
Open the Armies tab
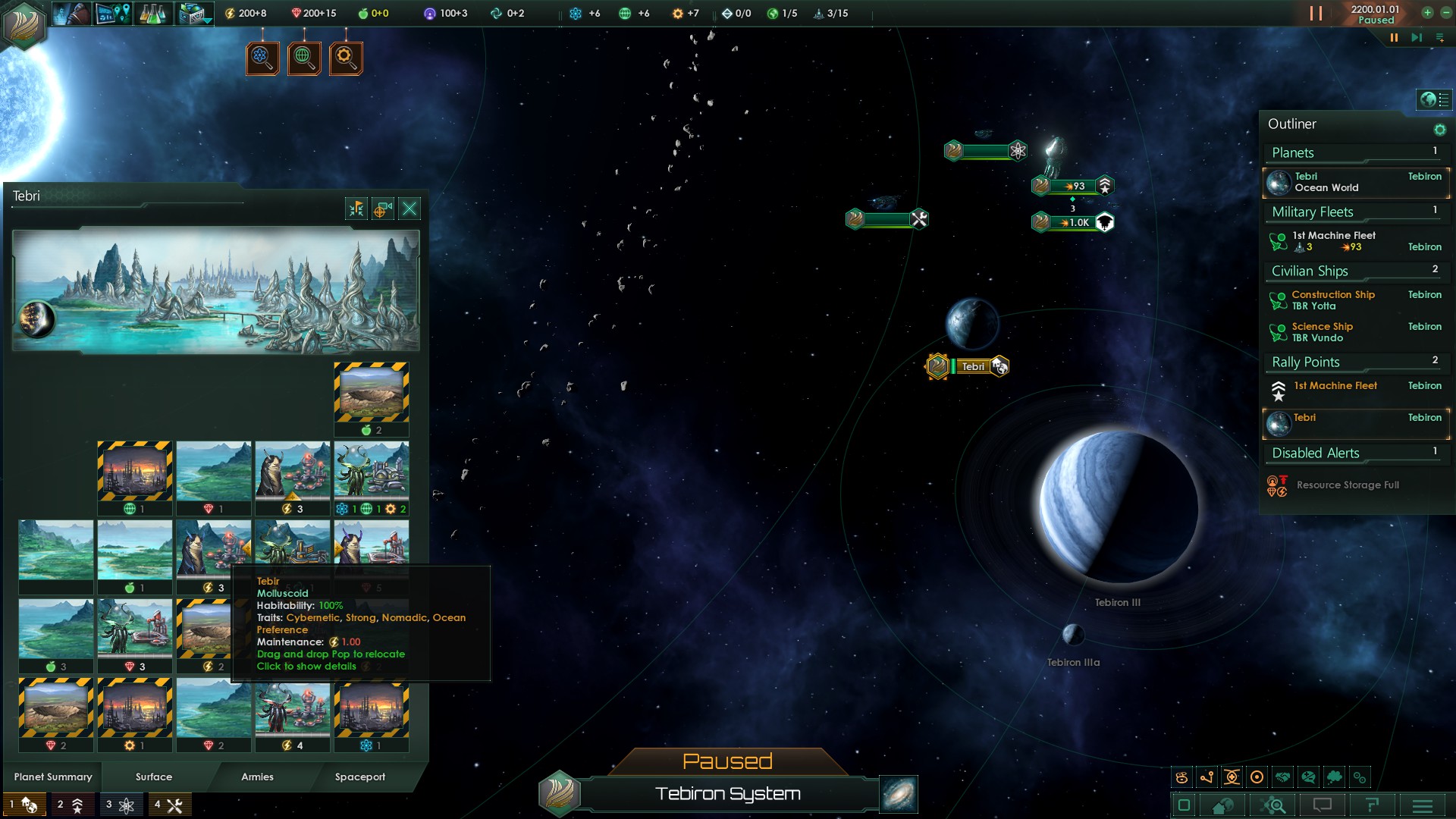[257, 777]
